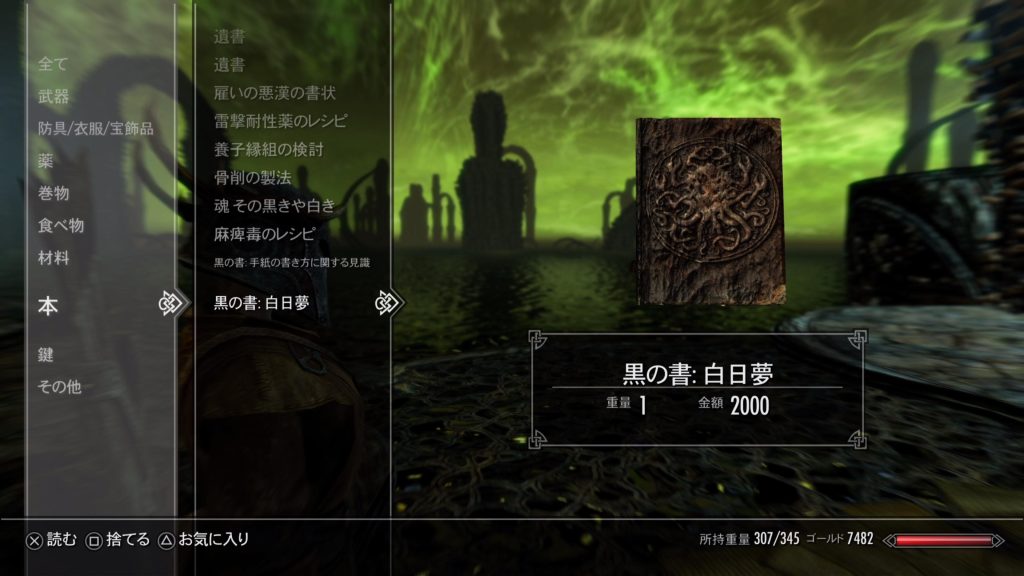Switch to the 食べ物 category
1024x576 pixels.
click(61, 225)
